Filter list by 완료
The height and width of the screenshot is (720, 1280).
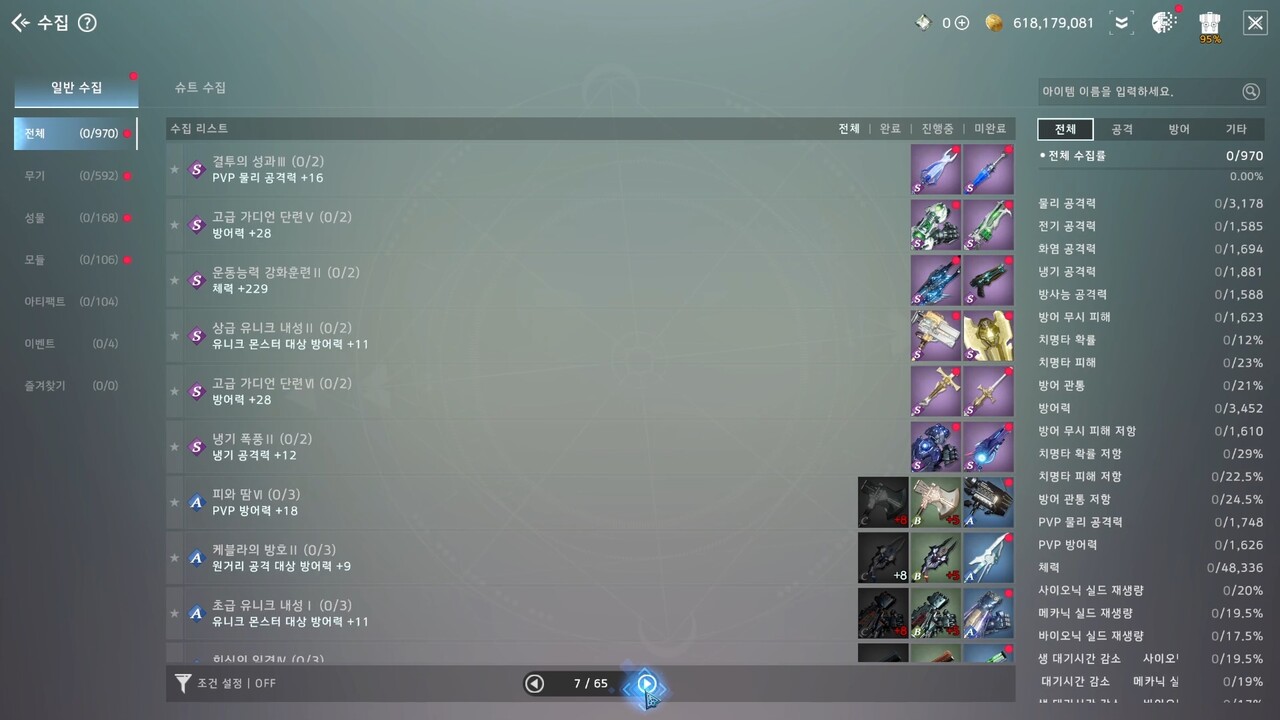890,129
